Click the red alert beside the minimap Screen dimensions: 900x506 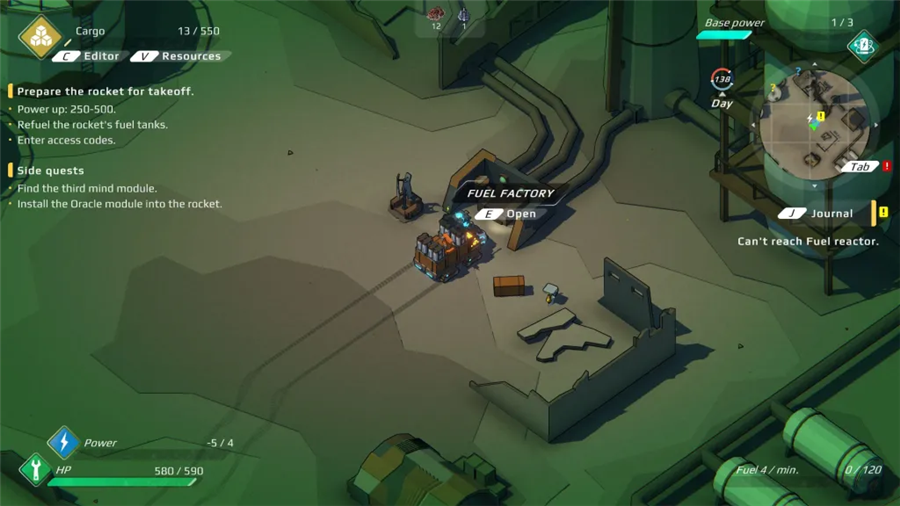pos(886,167)
